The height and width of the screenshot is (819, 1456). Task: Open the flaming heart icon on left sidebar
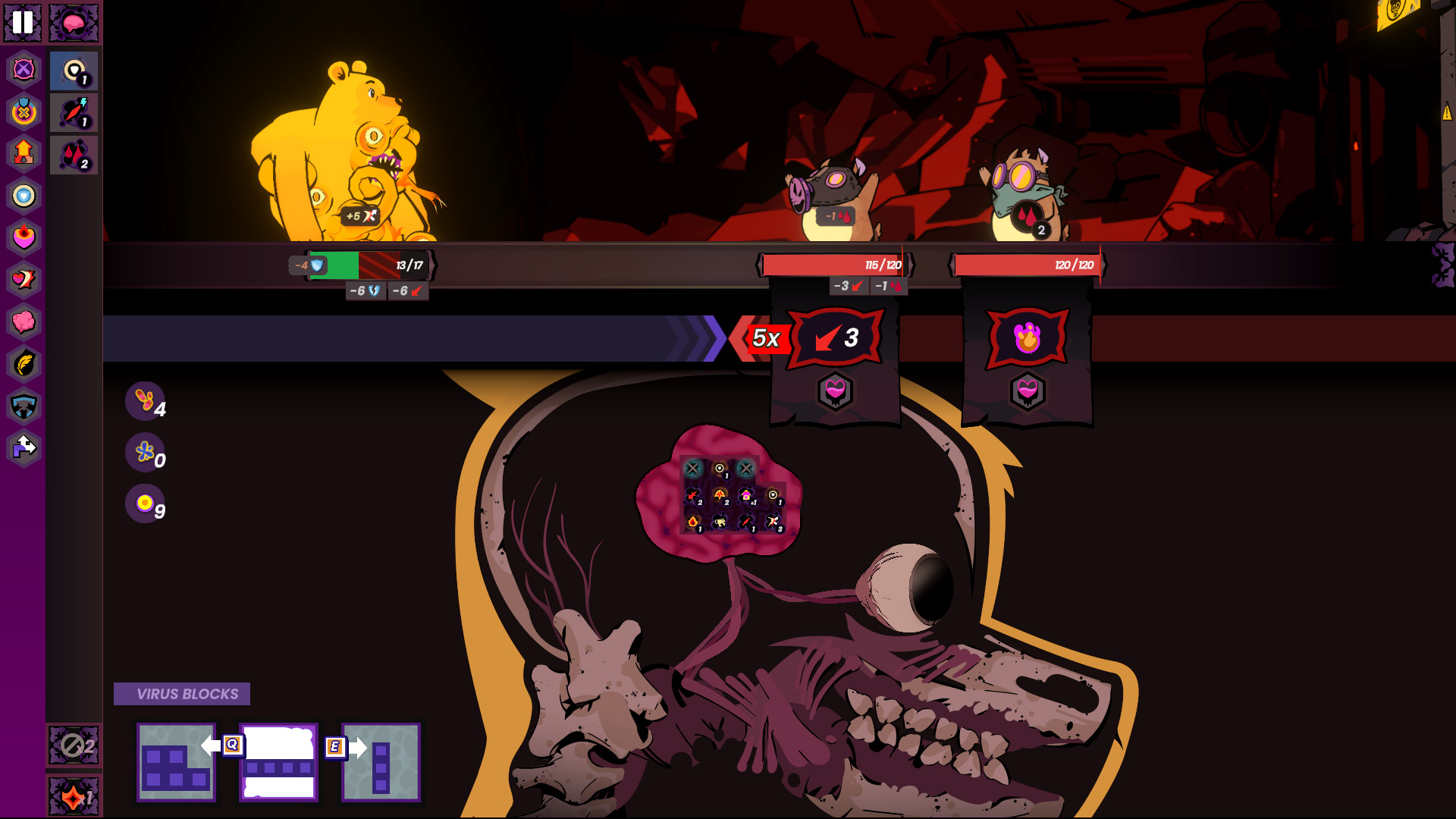point(24,237)
